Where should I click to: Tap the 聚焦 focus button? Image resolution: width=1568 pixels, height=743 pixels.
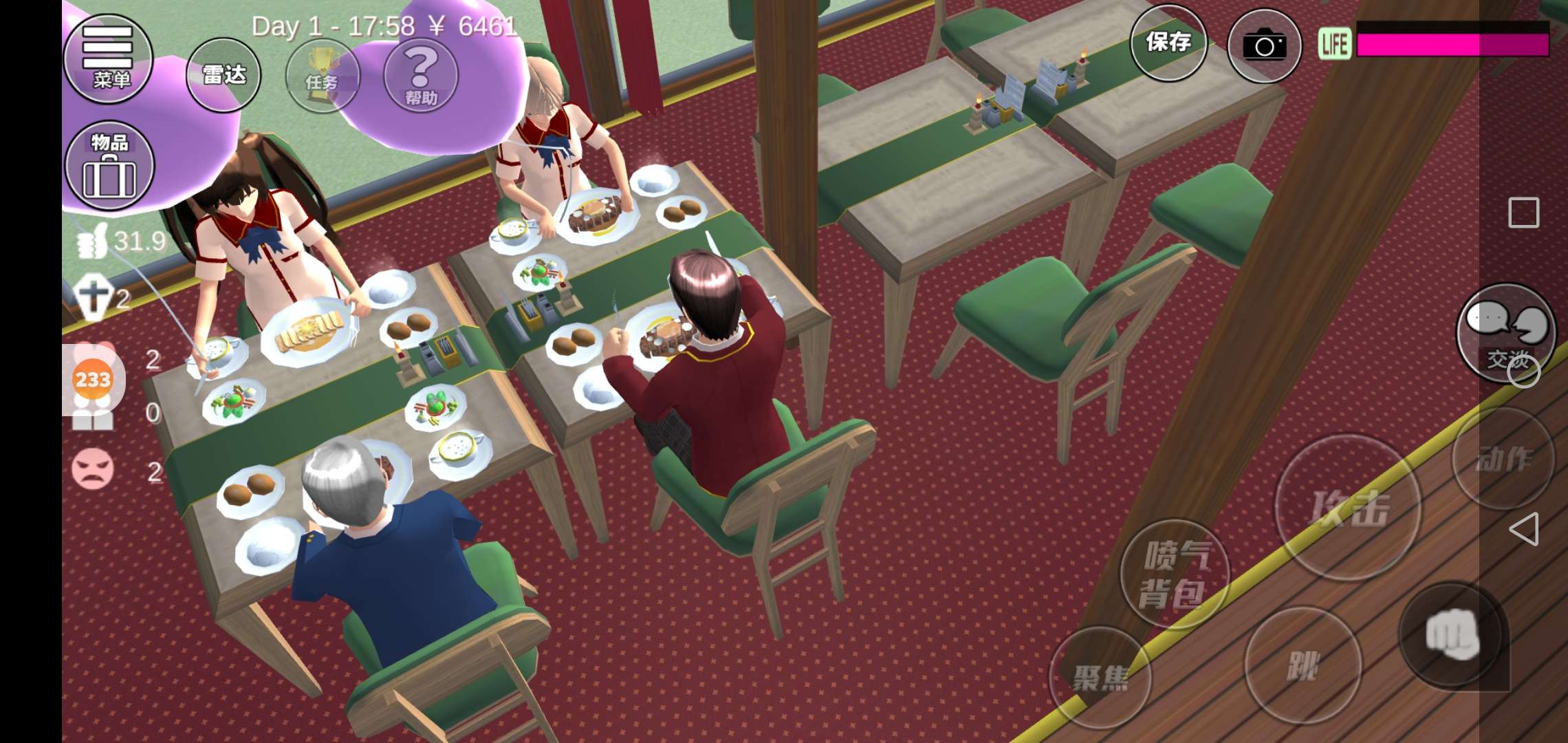click(x=1100, y=678)
